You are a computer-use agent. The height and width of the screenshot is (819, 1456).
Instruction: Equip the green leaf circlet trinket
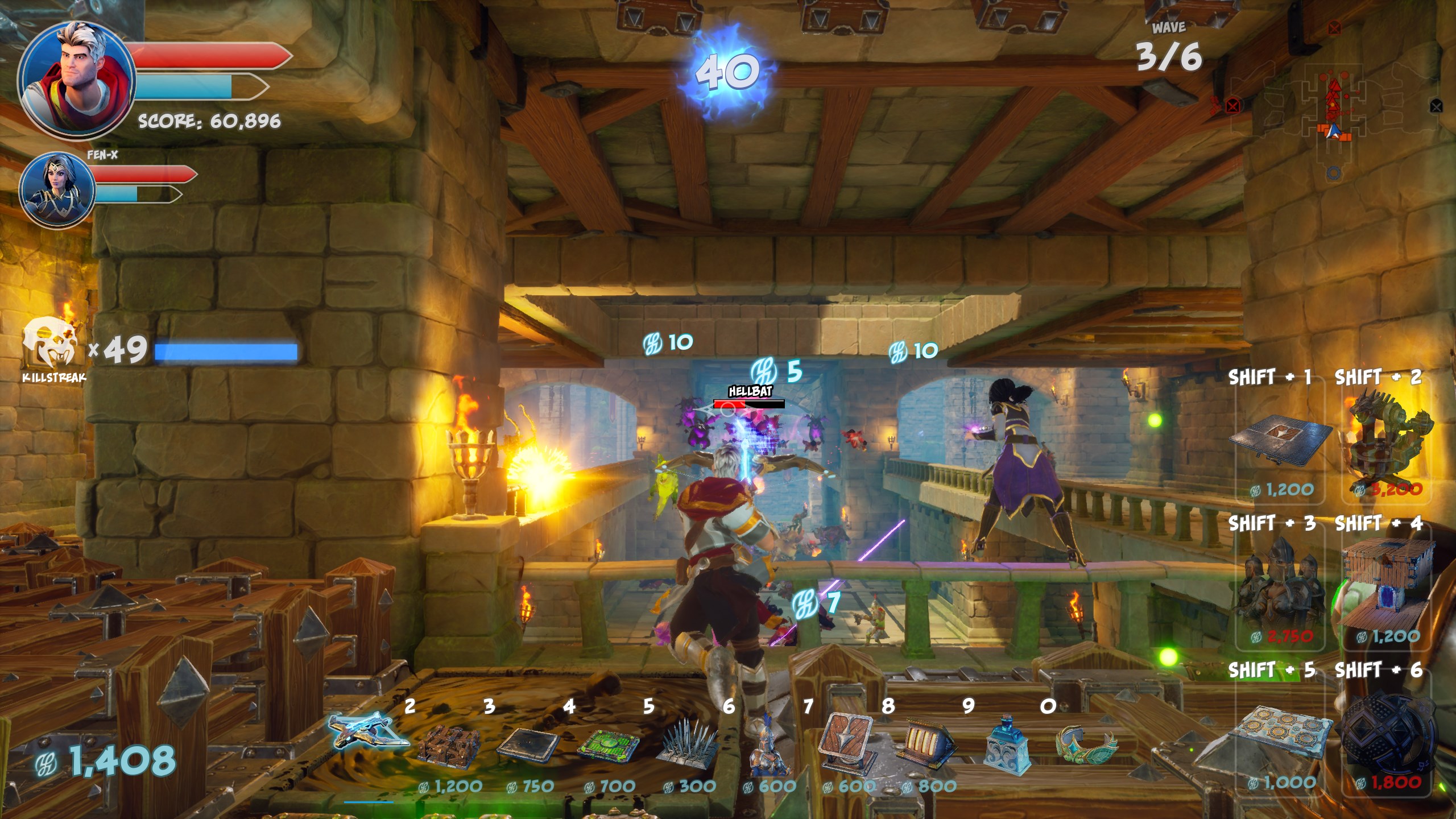point(1086,742)
